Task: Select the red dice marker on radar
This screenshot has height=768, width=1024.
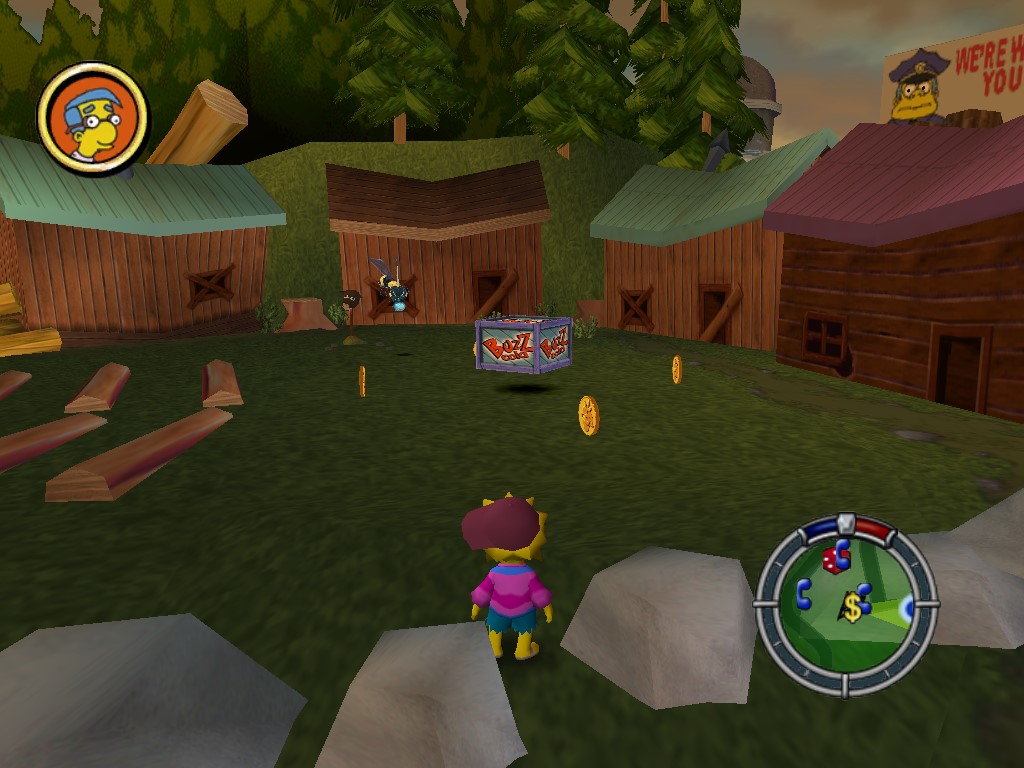Action: 830,562
